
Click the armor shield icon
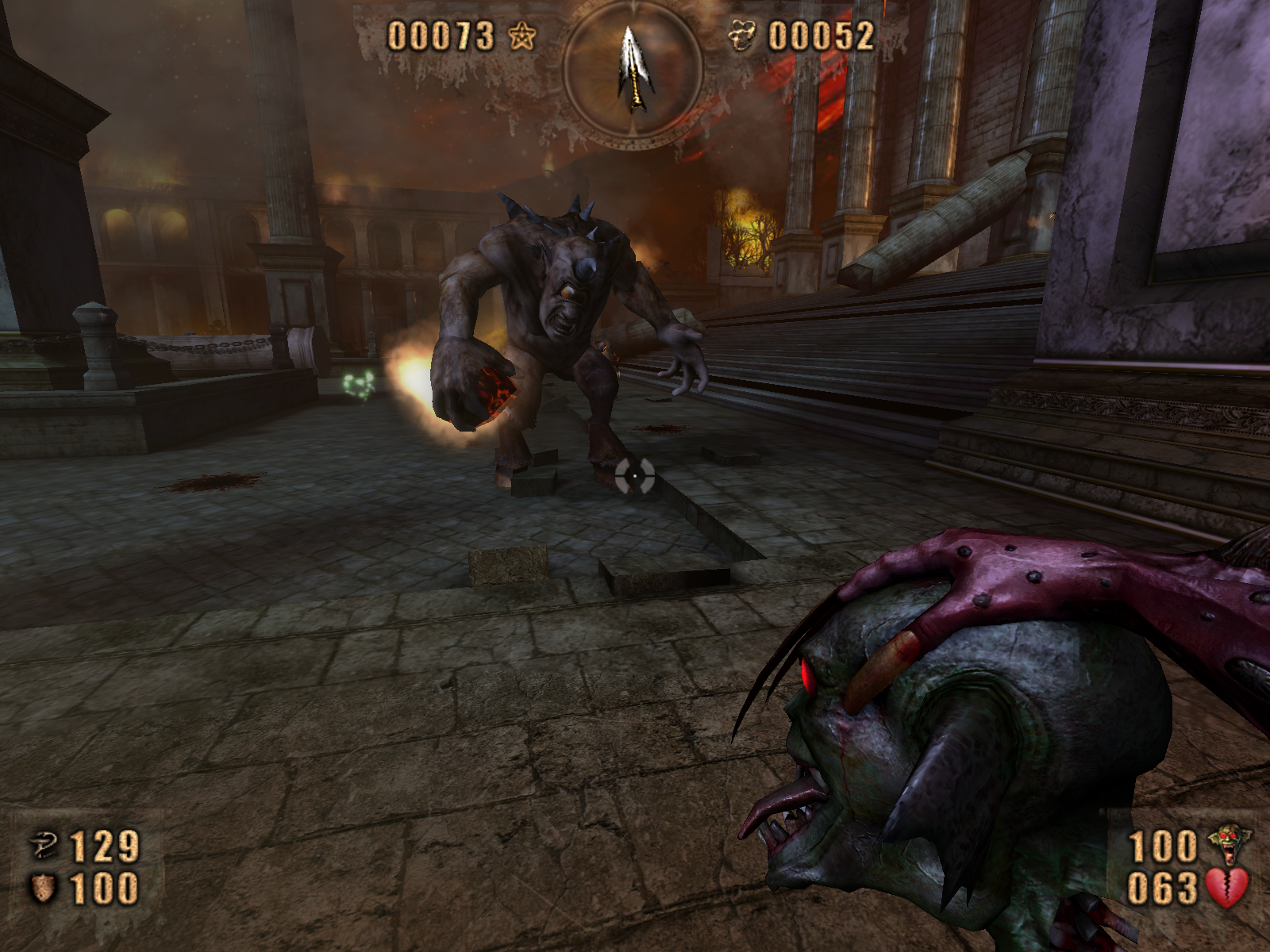(43, 888)
